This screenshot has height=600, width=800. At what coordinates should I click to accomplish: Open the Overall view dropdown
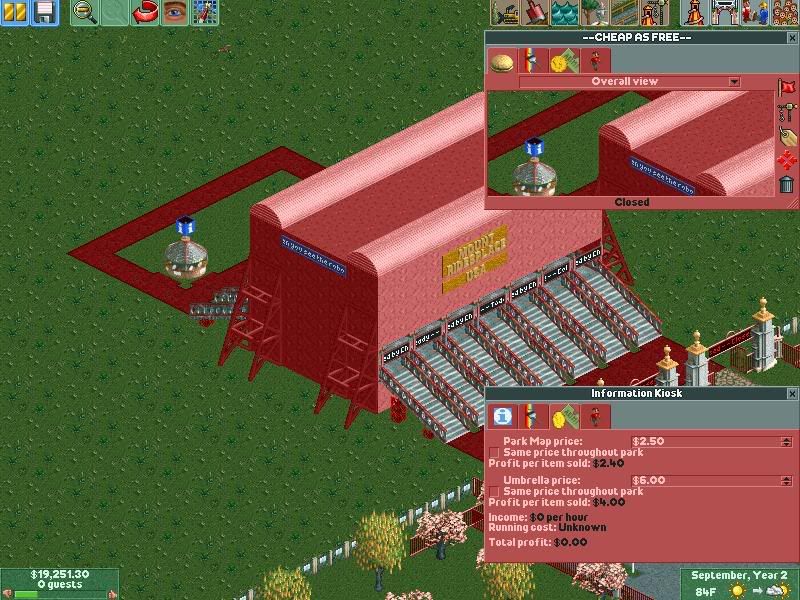734,82
